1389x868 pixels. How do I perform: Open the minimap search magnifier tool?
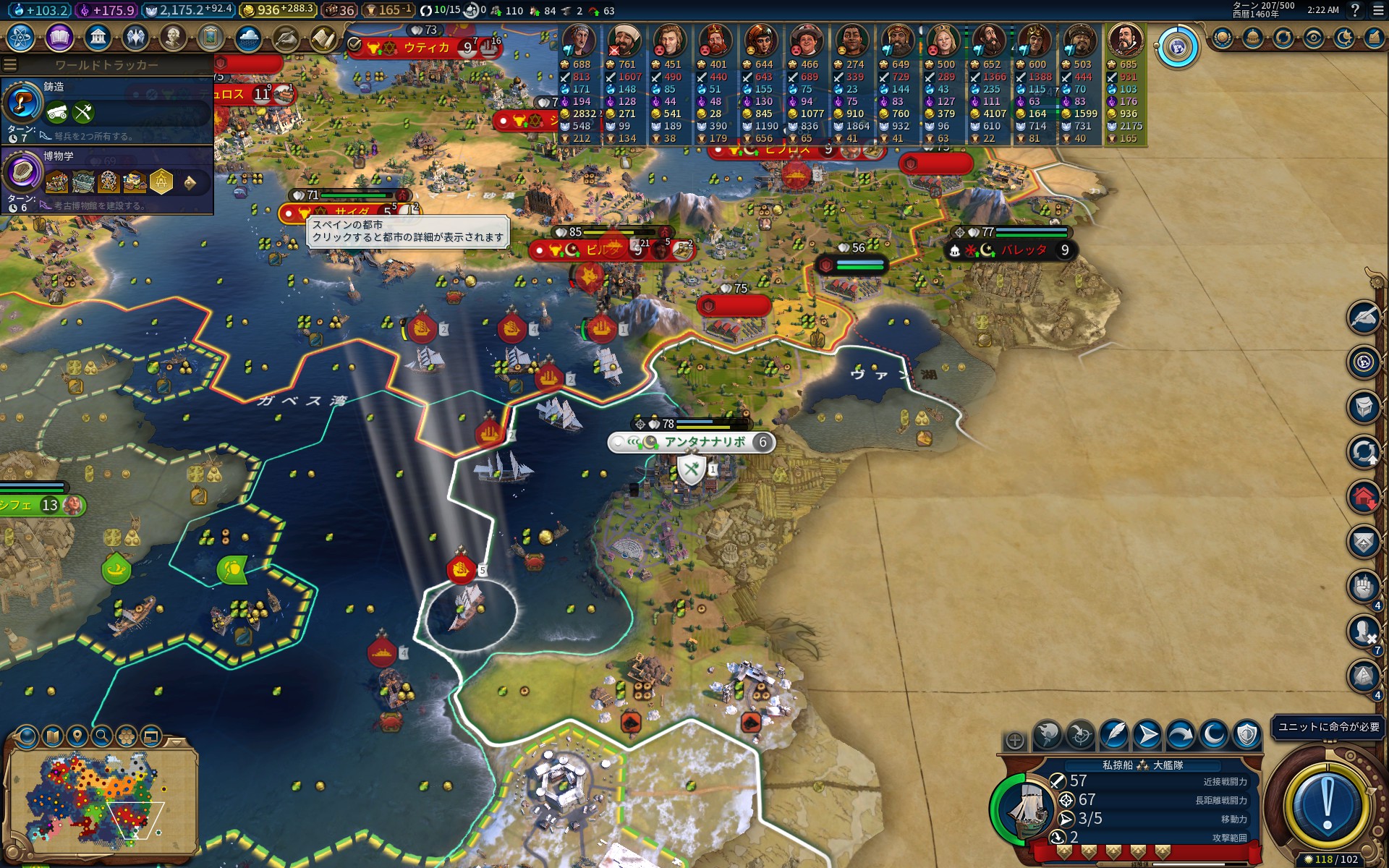pos(102,736)
